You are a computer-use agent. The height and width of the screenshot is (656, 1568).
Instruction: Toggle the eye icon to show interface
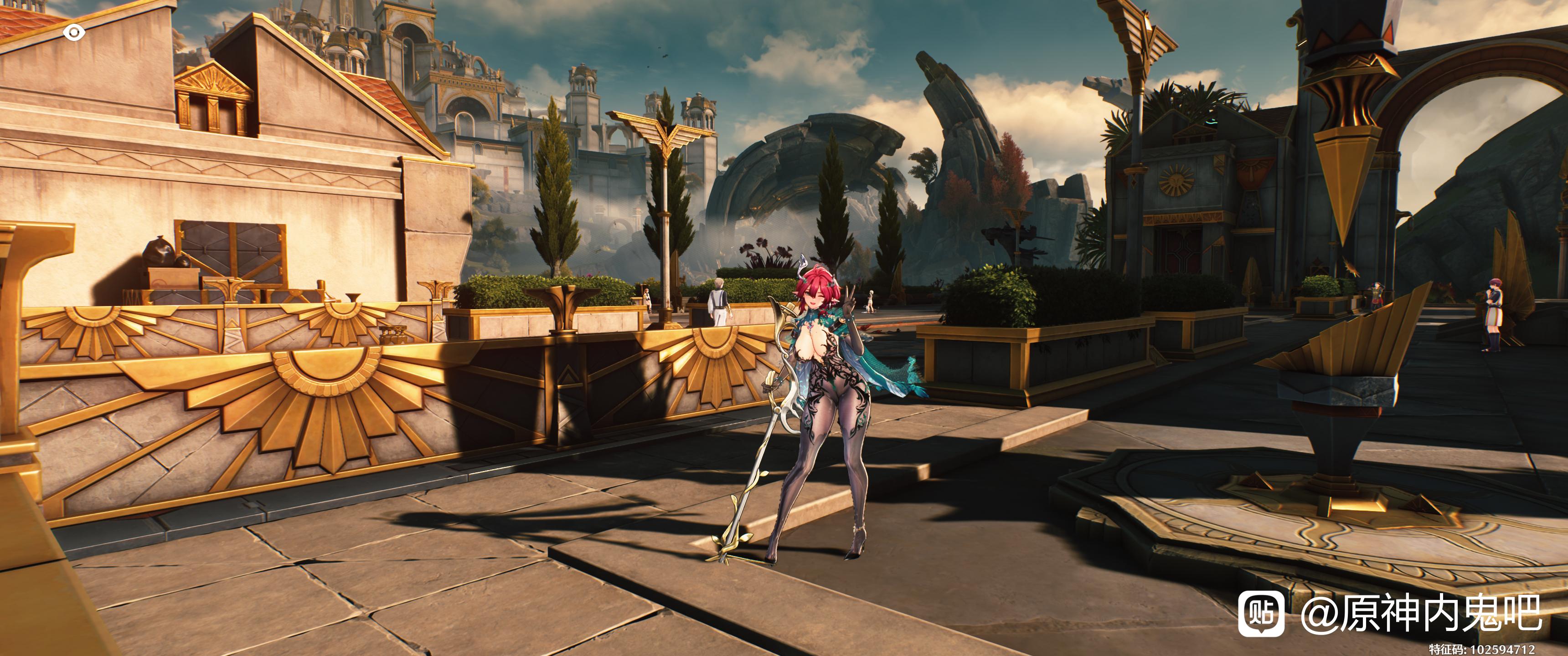74,33
